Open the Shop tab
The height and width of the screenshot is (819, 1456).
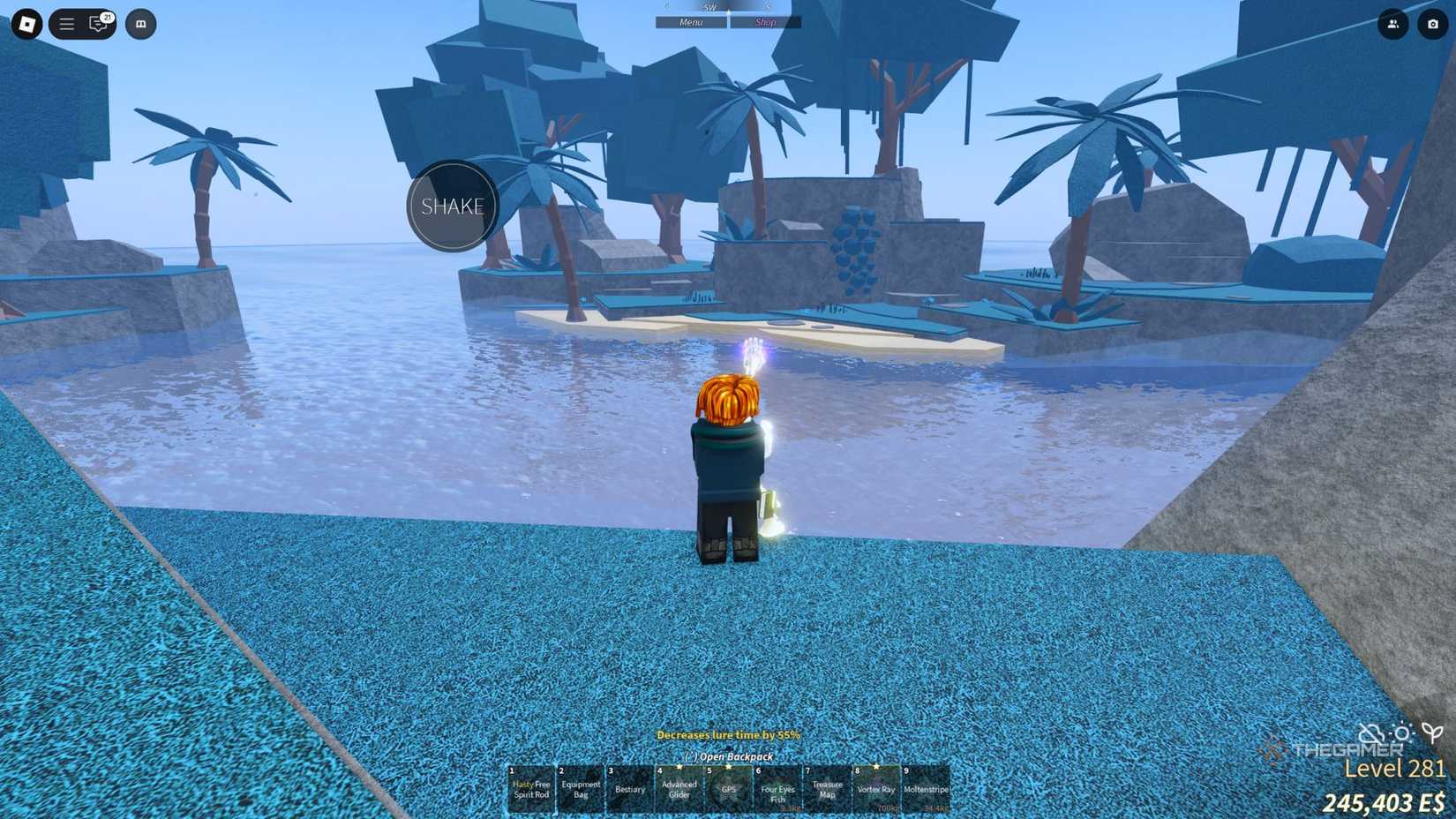[x=764, y=22]
